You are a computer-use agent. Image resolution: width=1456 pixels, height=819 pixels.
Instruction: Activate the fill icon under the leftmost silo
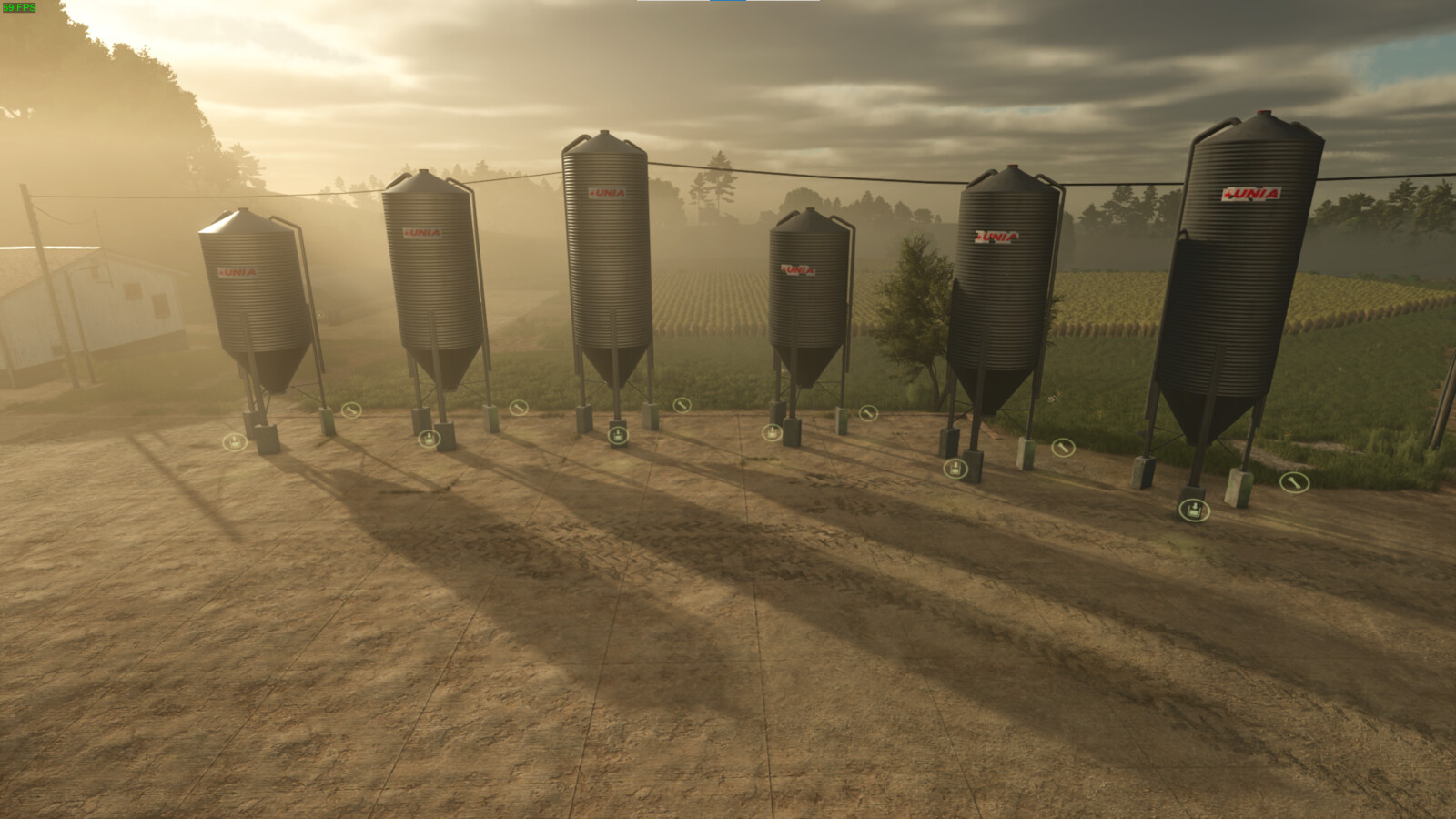(236, 442)
